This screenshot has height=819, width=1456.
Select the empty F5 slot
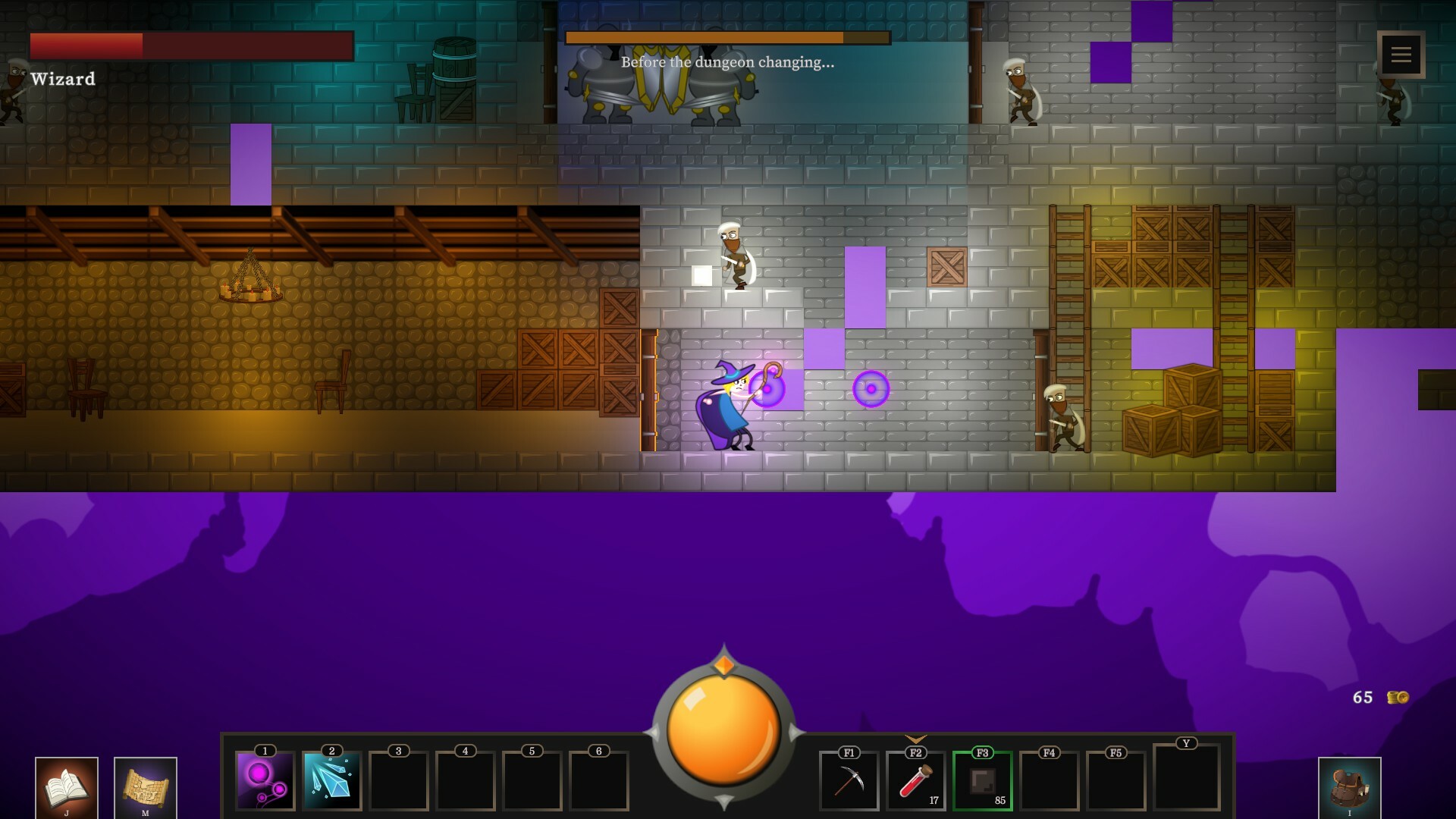click(x=1116, y=783)
